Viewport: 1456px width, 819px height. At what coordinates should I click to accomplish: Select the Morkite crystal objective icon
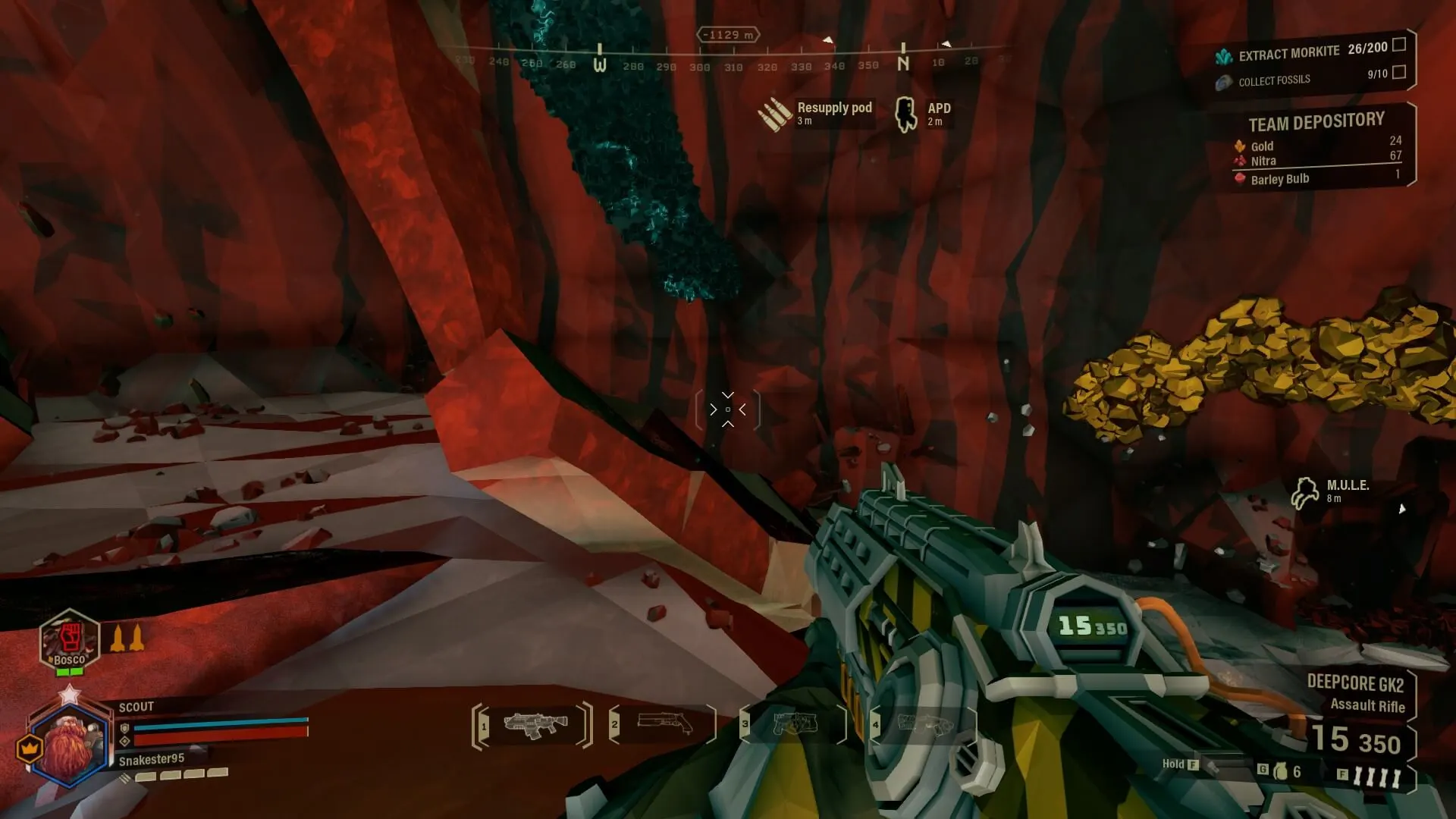1225,56
